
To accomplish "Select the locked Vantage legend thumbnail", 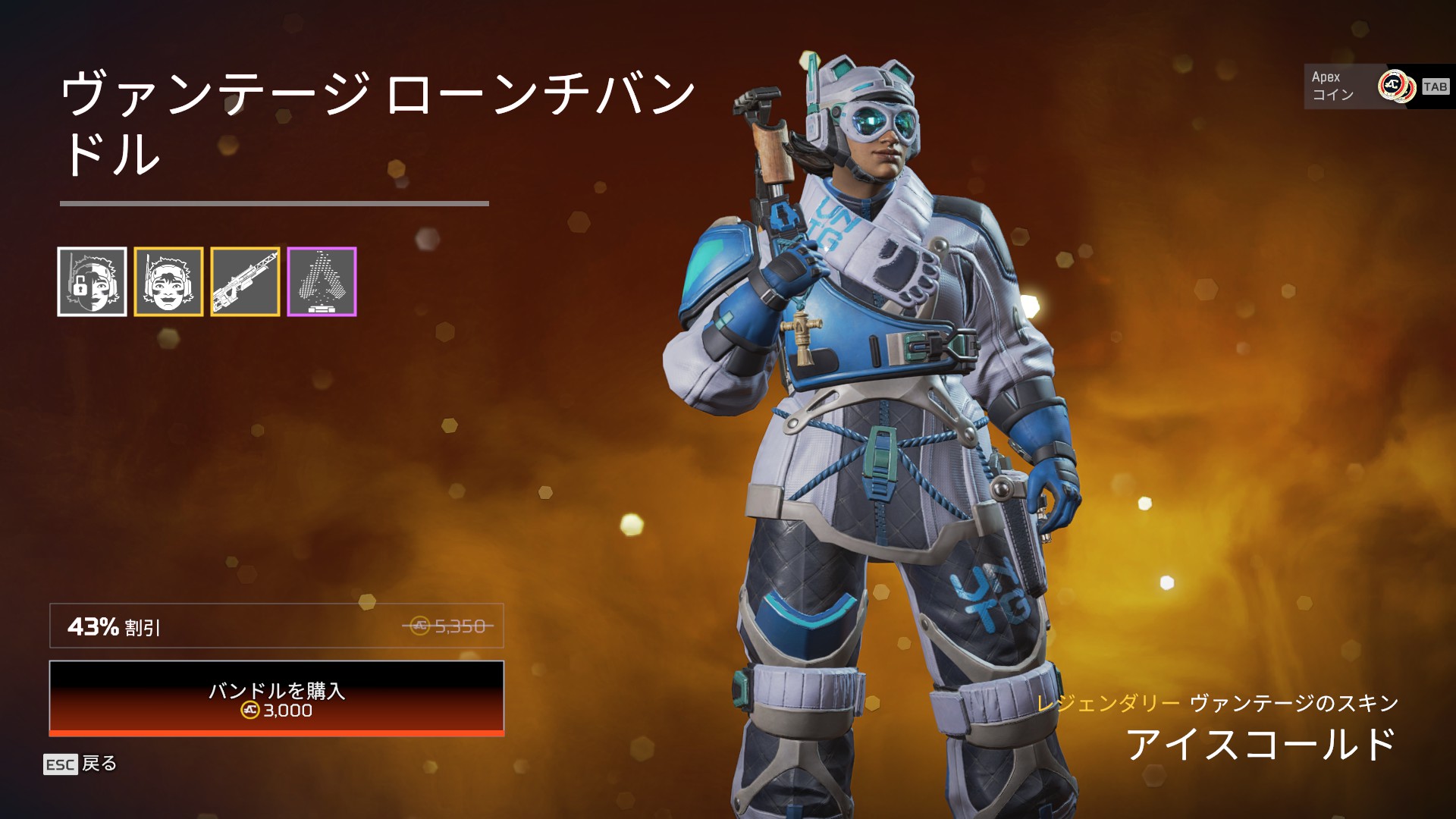I will click(92, 281).
